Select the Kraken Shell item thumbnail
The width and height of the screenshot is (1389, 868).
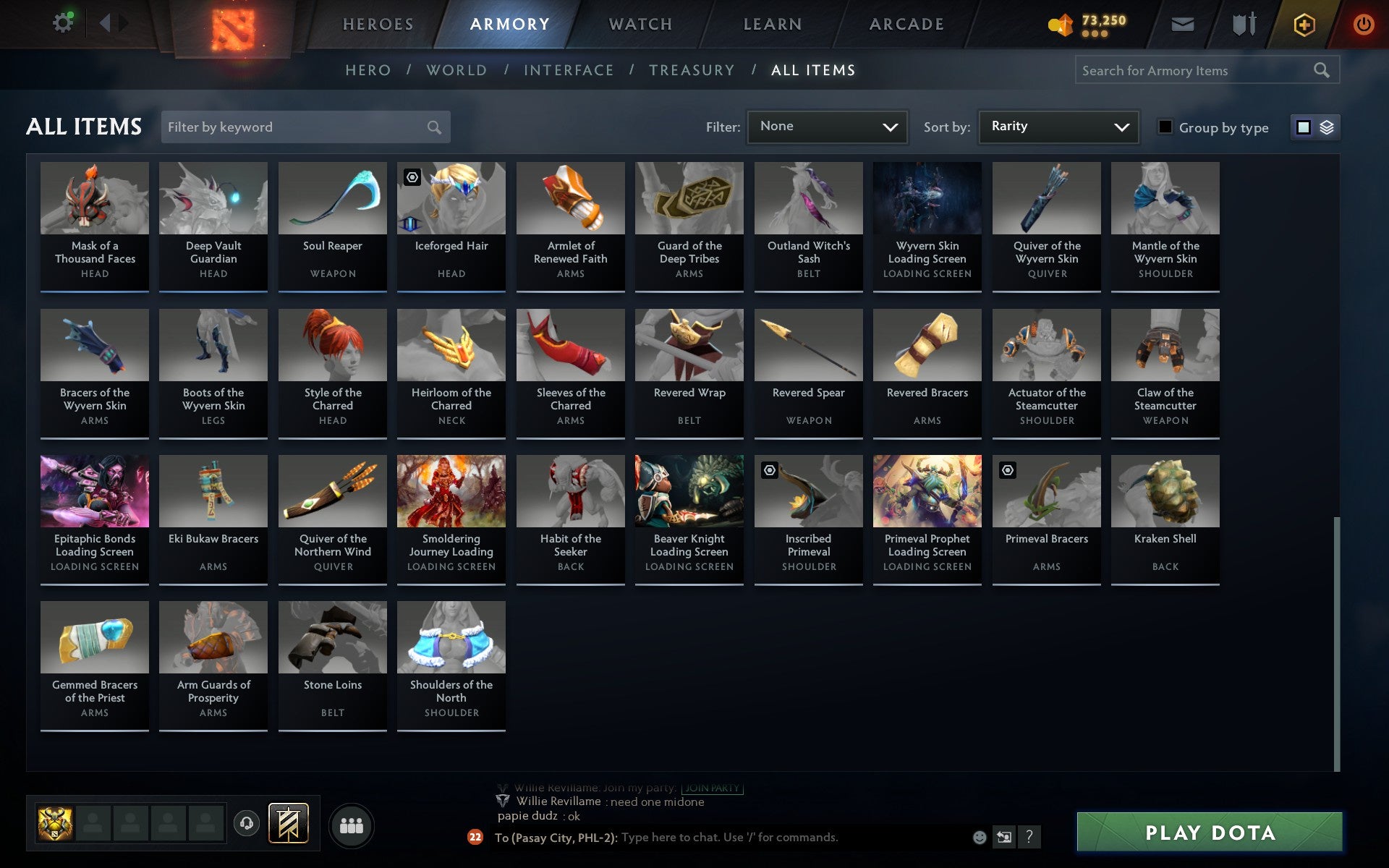[x=1165, y=491]
